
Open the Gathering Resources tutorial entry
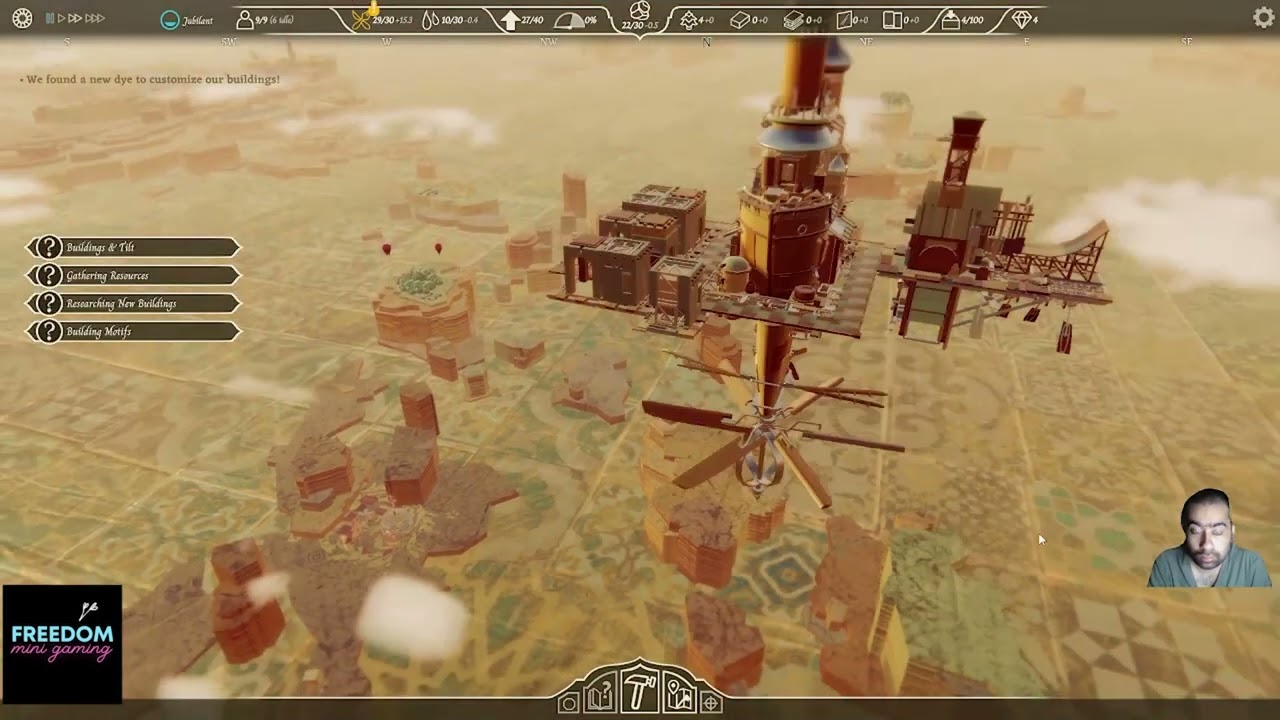(133, 275)
